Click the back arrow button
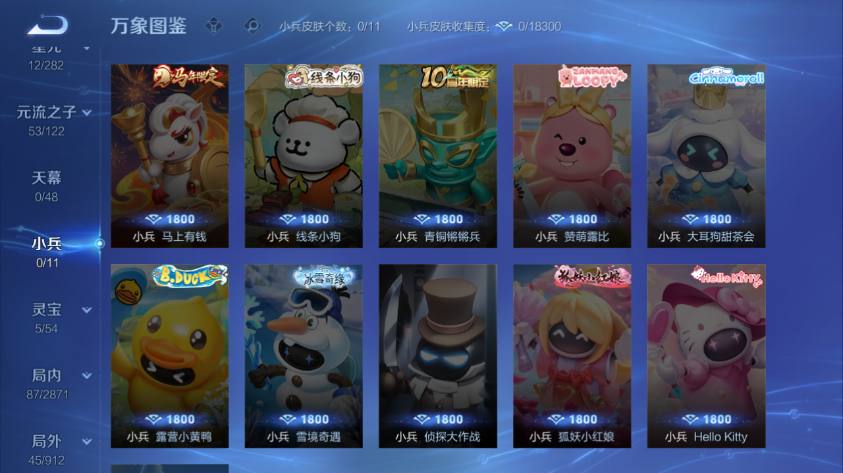 46,25
